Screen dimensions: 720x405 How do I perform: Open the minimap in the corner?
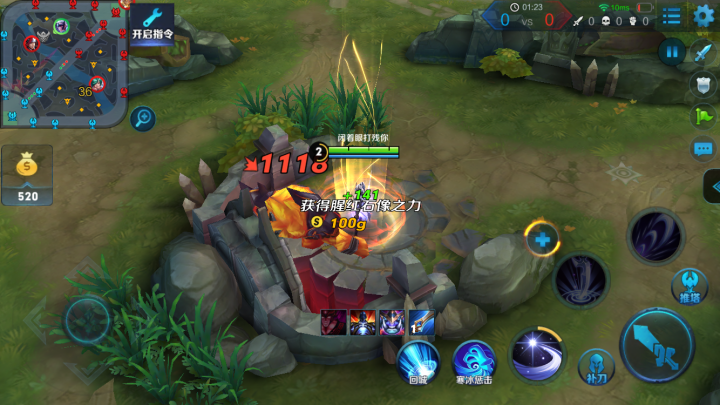[63, 62]
